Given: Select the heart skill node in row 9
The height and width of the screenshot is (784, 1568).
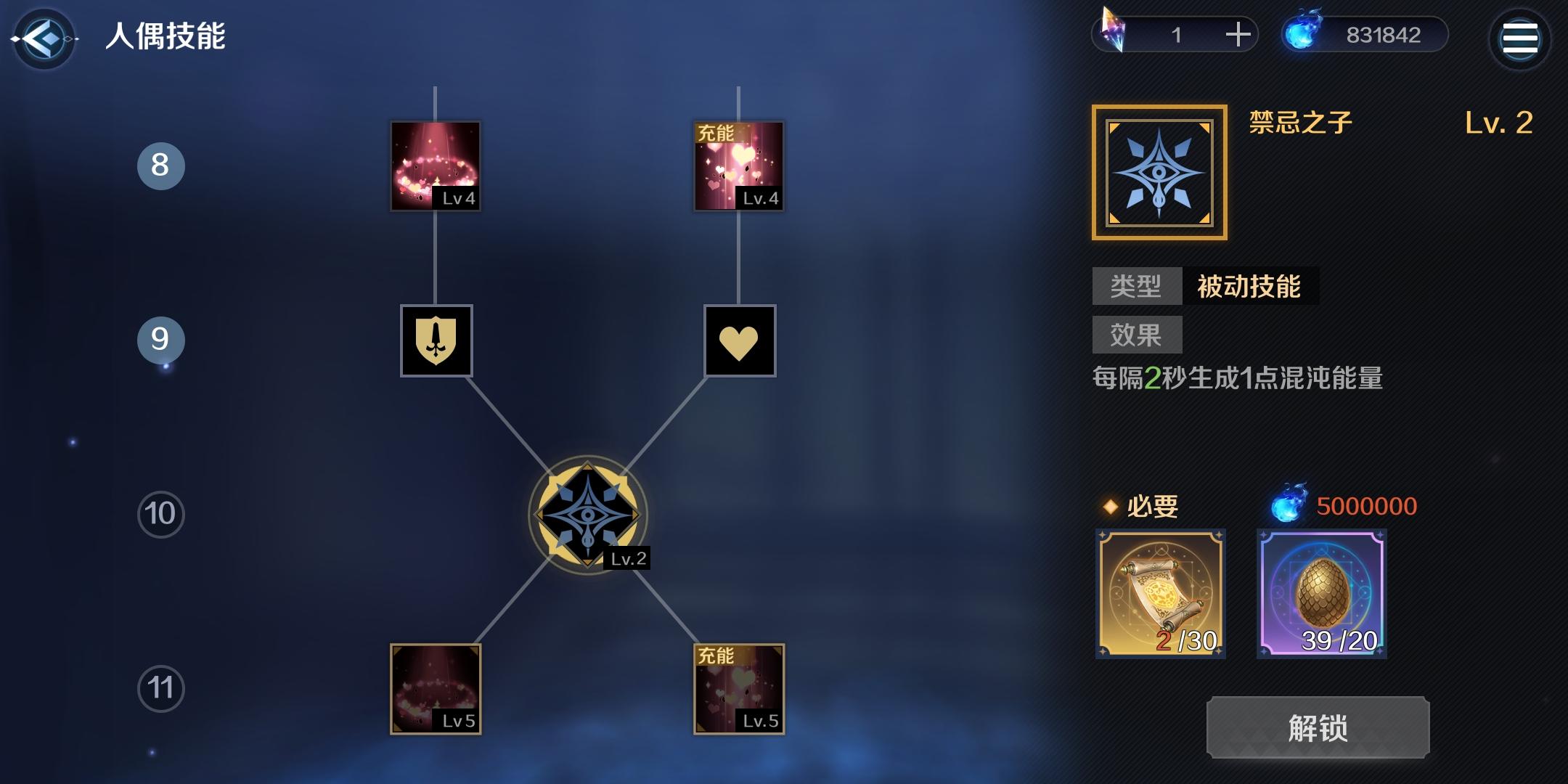Looking at the screenshot, I should click(740, 341).
